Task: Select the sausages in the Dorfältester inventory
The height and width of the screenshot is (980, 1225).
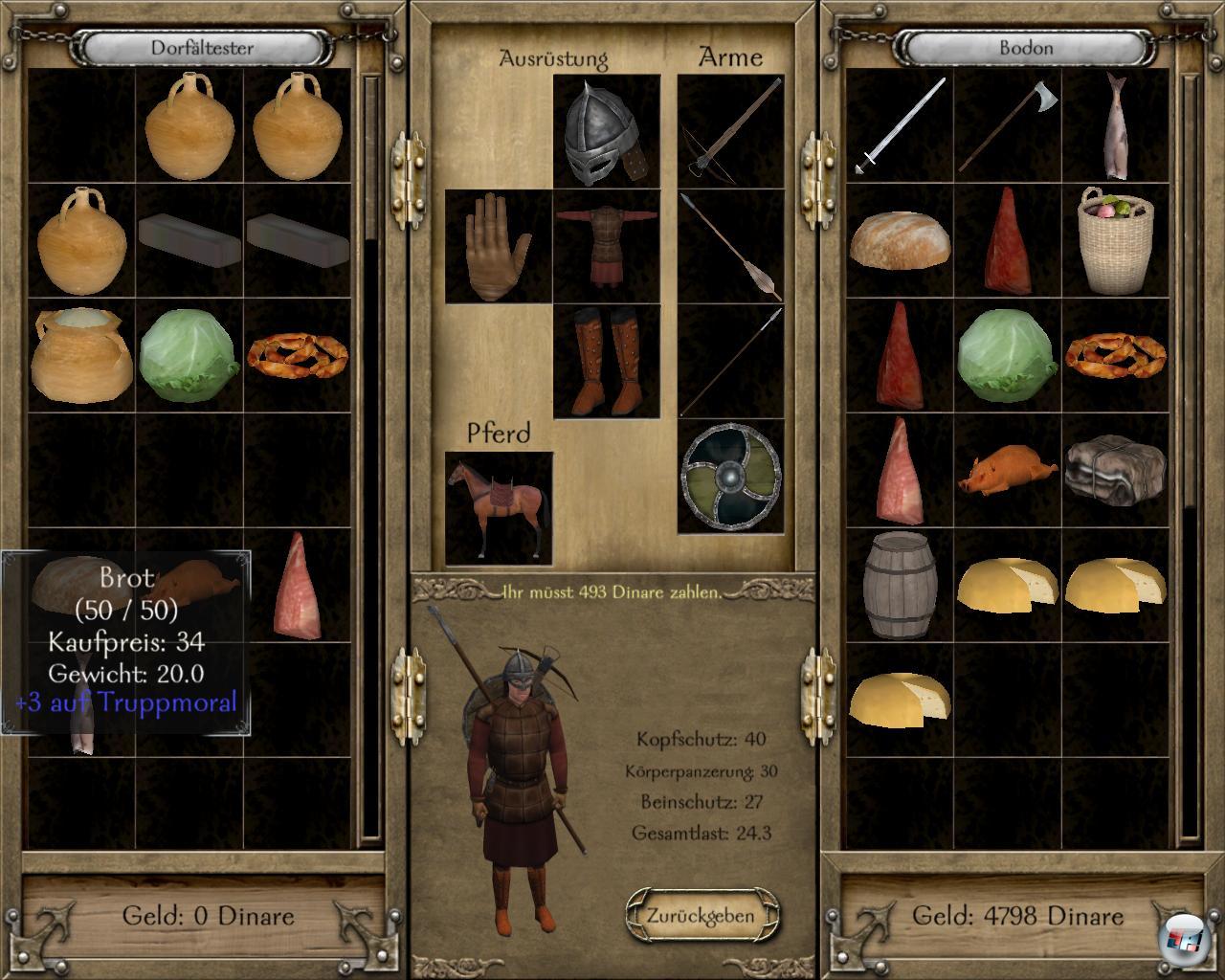Action: click(297, 356)
